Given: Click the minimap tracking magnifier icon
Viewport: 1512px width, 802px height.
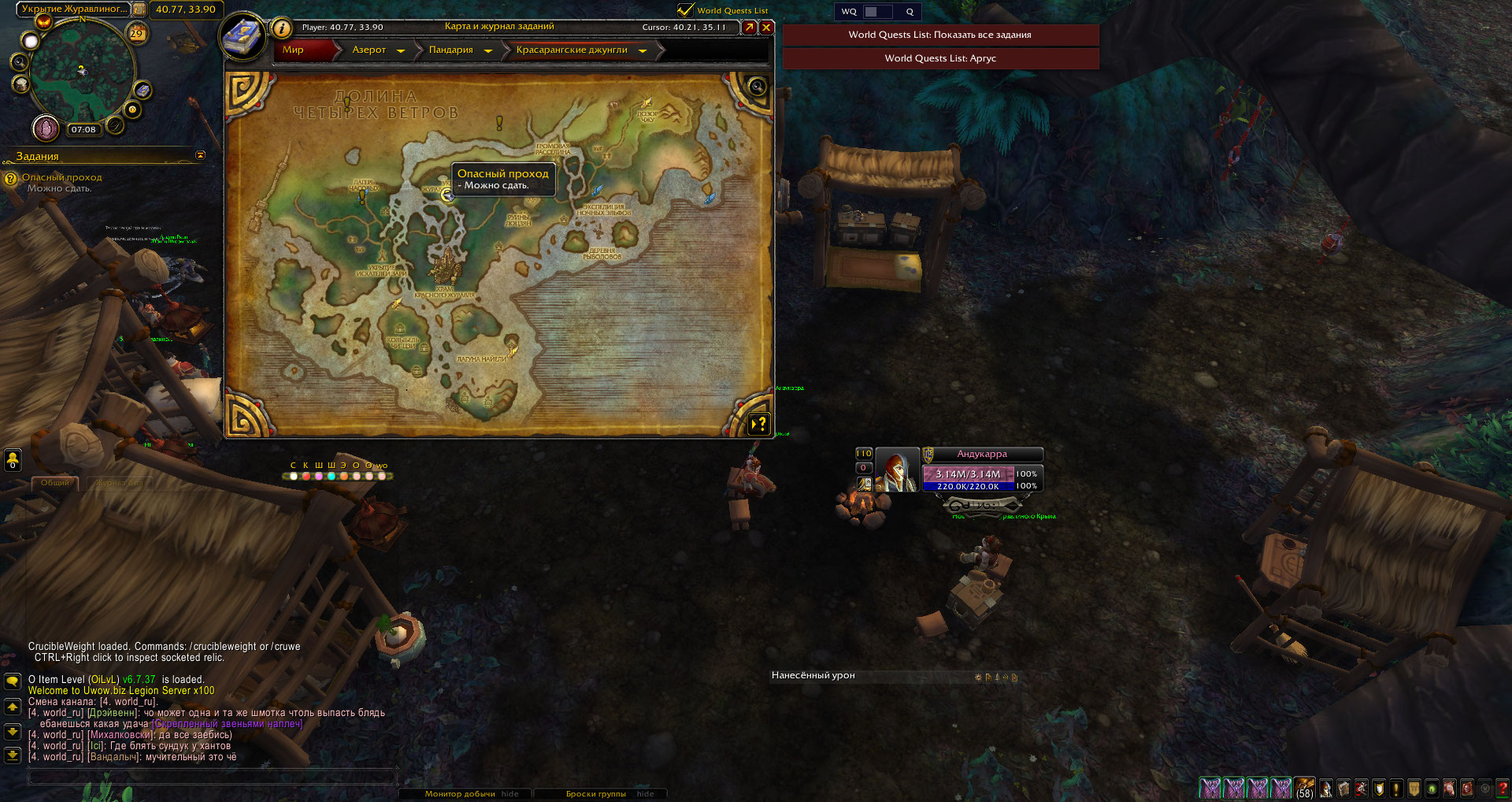Looking at the screenshot, I should pos(20,61).
